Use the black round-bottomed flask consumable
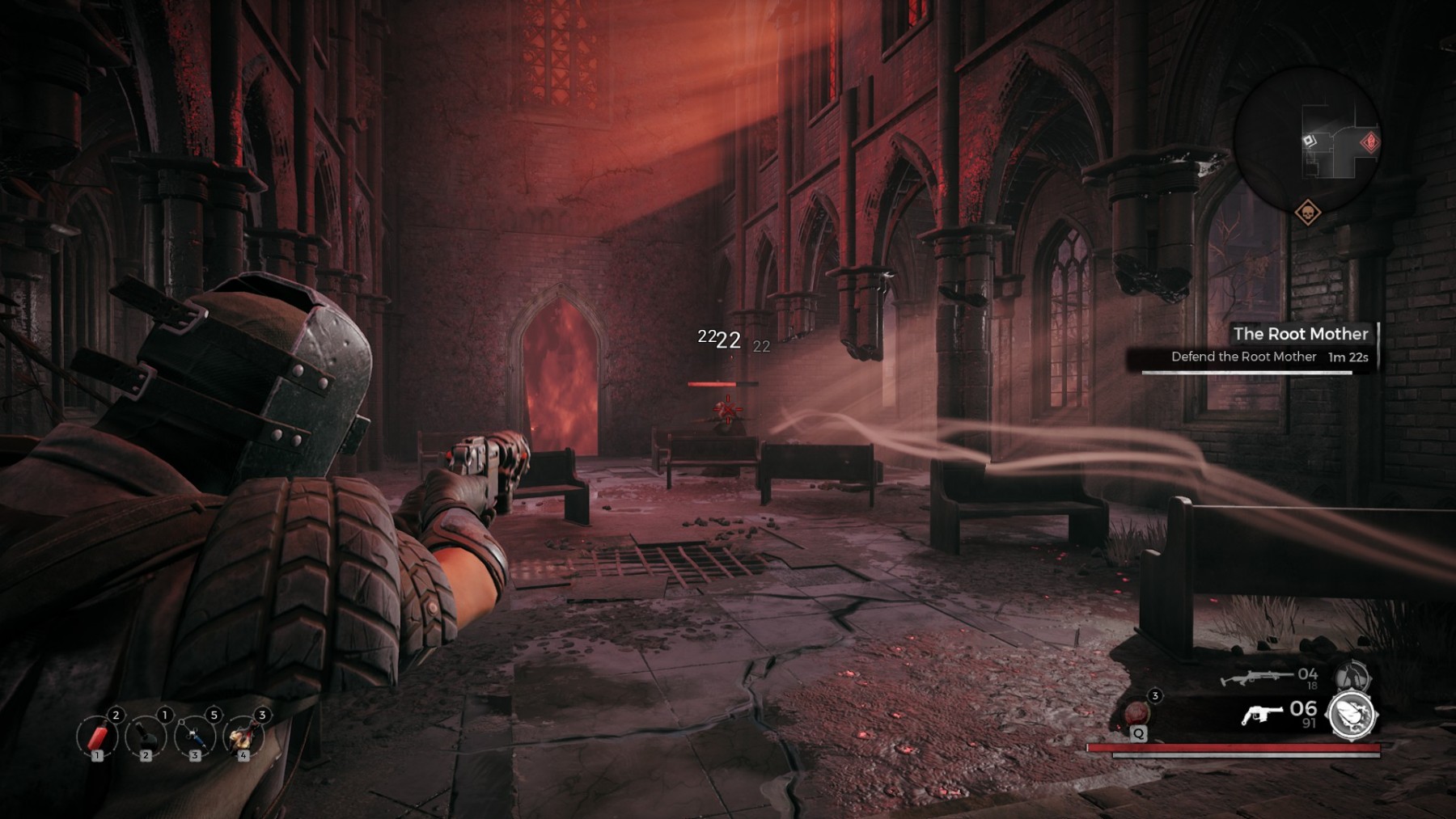This screenshot has height=819, width=1456. coord(146,737)
